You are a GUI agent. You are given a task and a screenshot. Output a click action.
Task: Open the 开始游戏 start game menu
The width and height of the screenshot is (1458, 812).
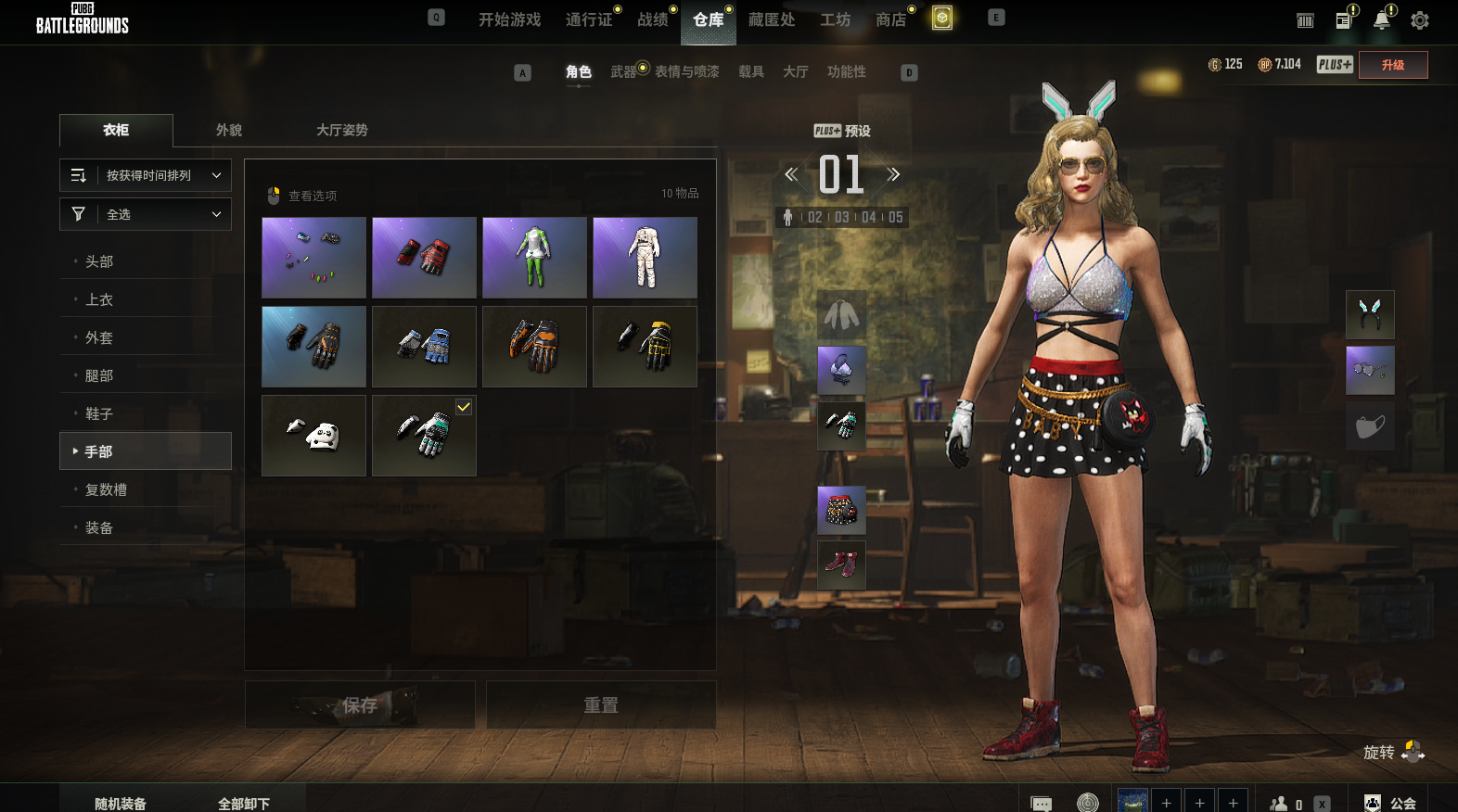(x=509, y=19)
